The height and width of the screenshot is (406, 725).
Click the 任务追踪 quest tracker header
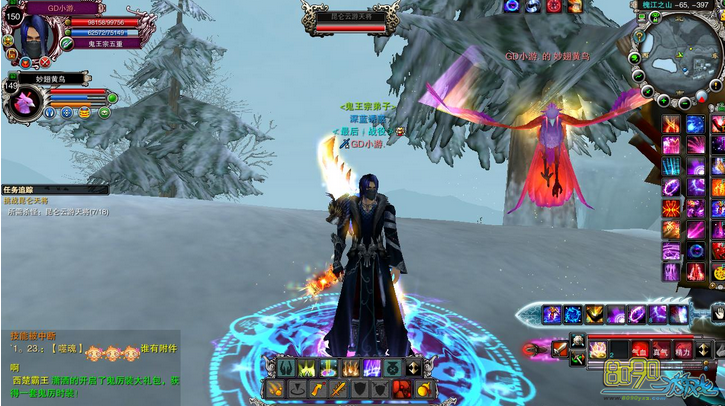[x=22, y=189]
